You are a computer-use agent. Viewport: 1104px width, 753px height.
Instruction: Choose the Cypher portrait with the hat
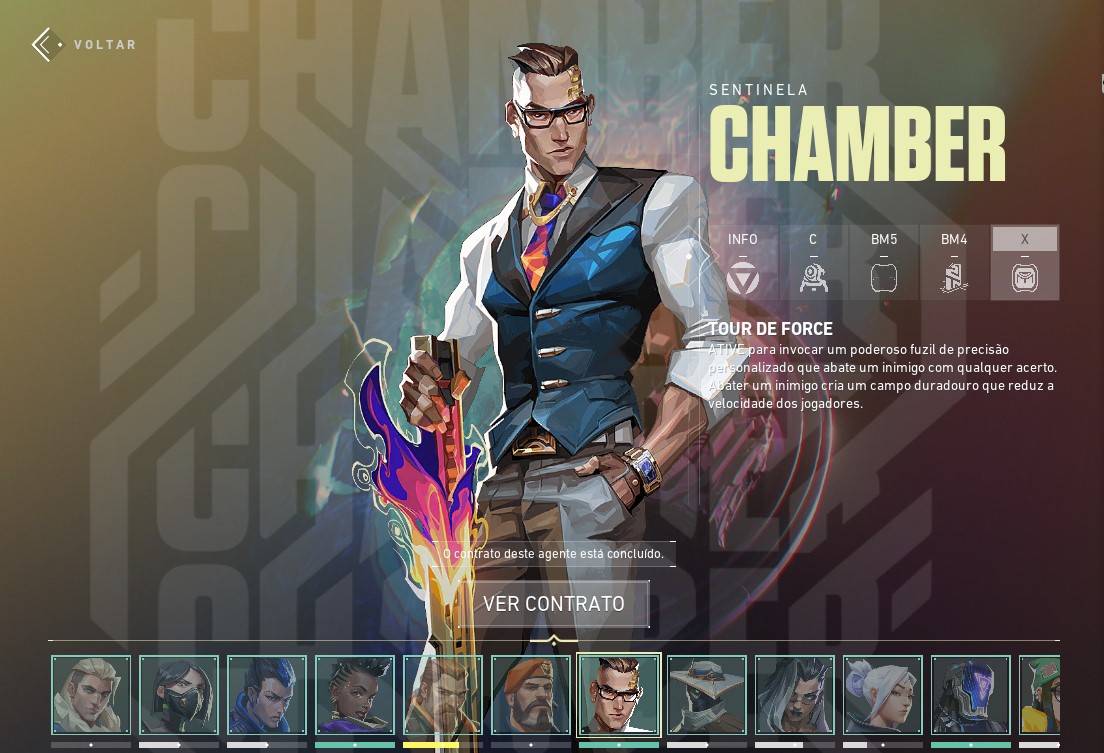[707, 695]
